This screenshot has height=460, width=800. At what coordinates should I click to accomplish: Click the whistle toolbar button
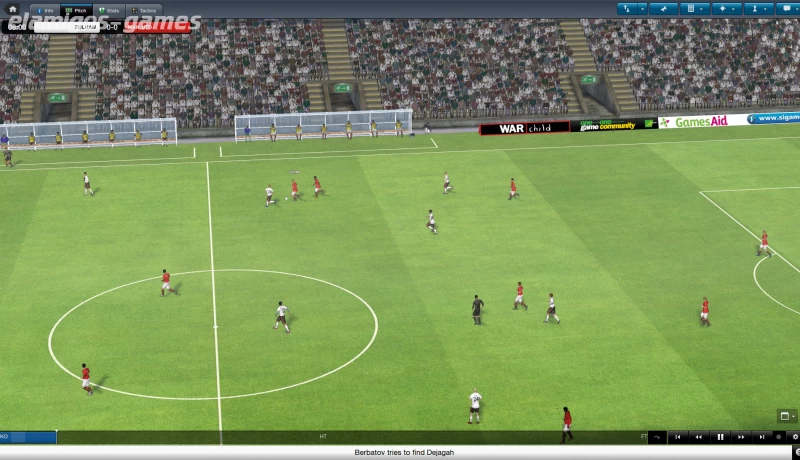tap(662, 8)
